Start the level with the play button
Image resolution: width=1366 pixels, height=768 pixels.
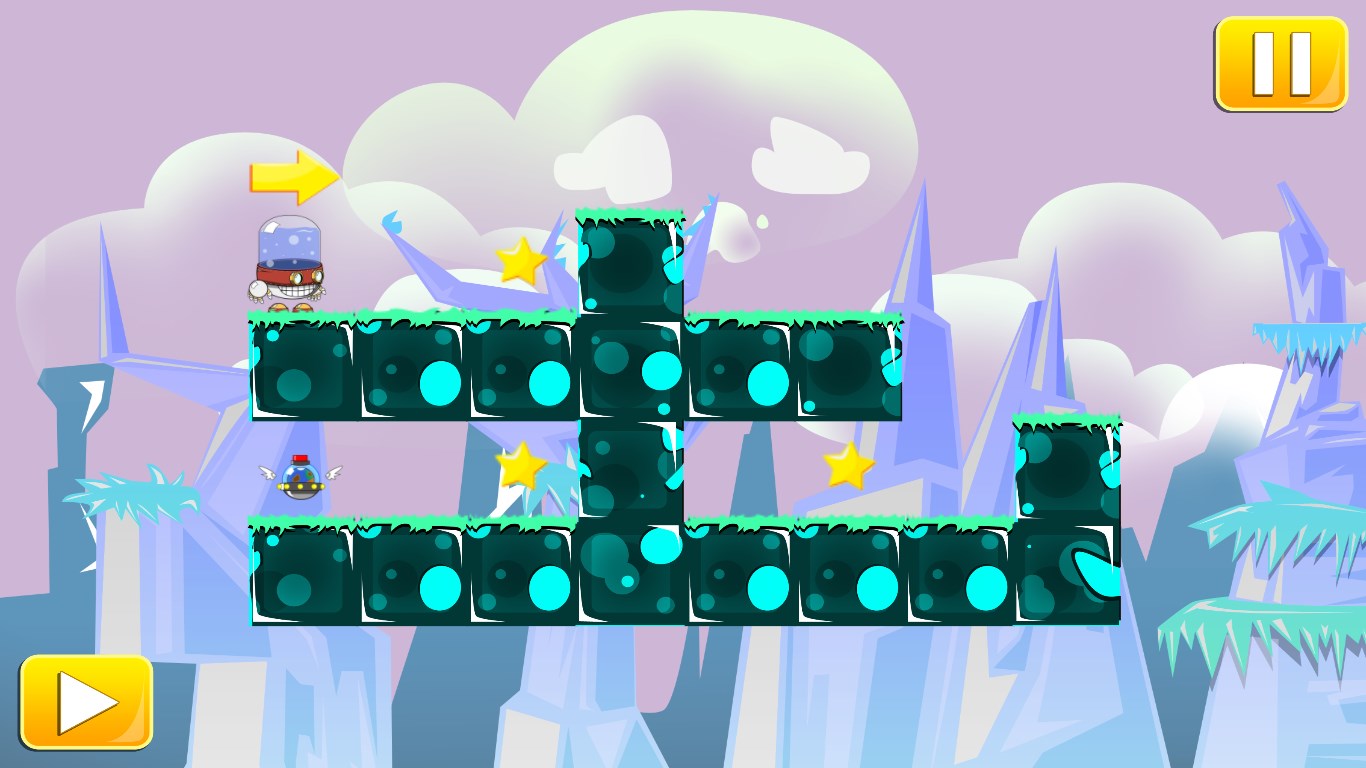coord(86,702)
